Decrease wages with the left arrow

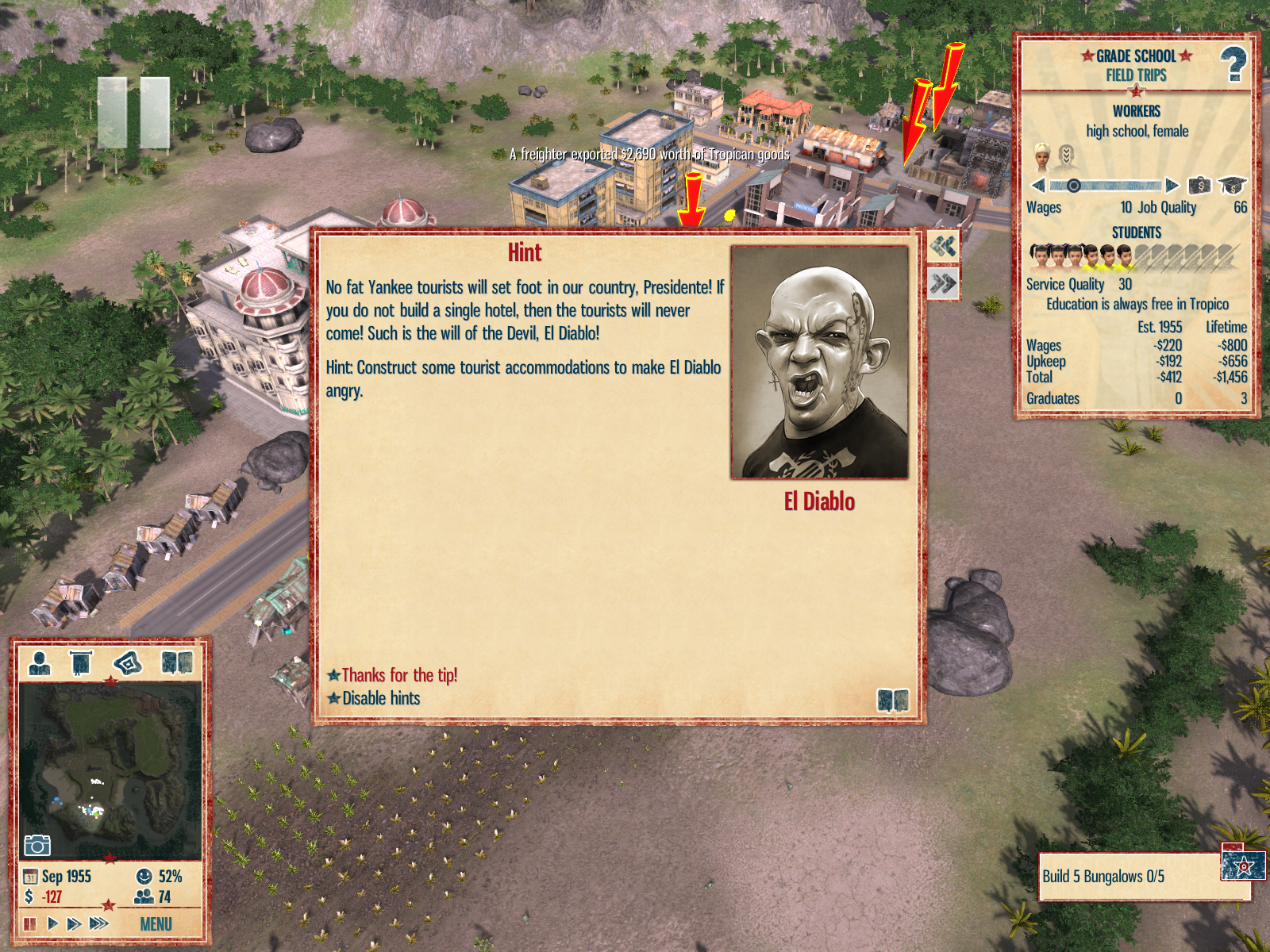point(1038,186)
